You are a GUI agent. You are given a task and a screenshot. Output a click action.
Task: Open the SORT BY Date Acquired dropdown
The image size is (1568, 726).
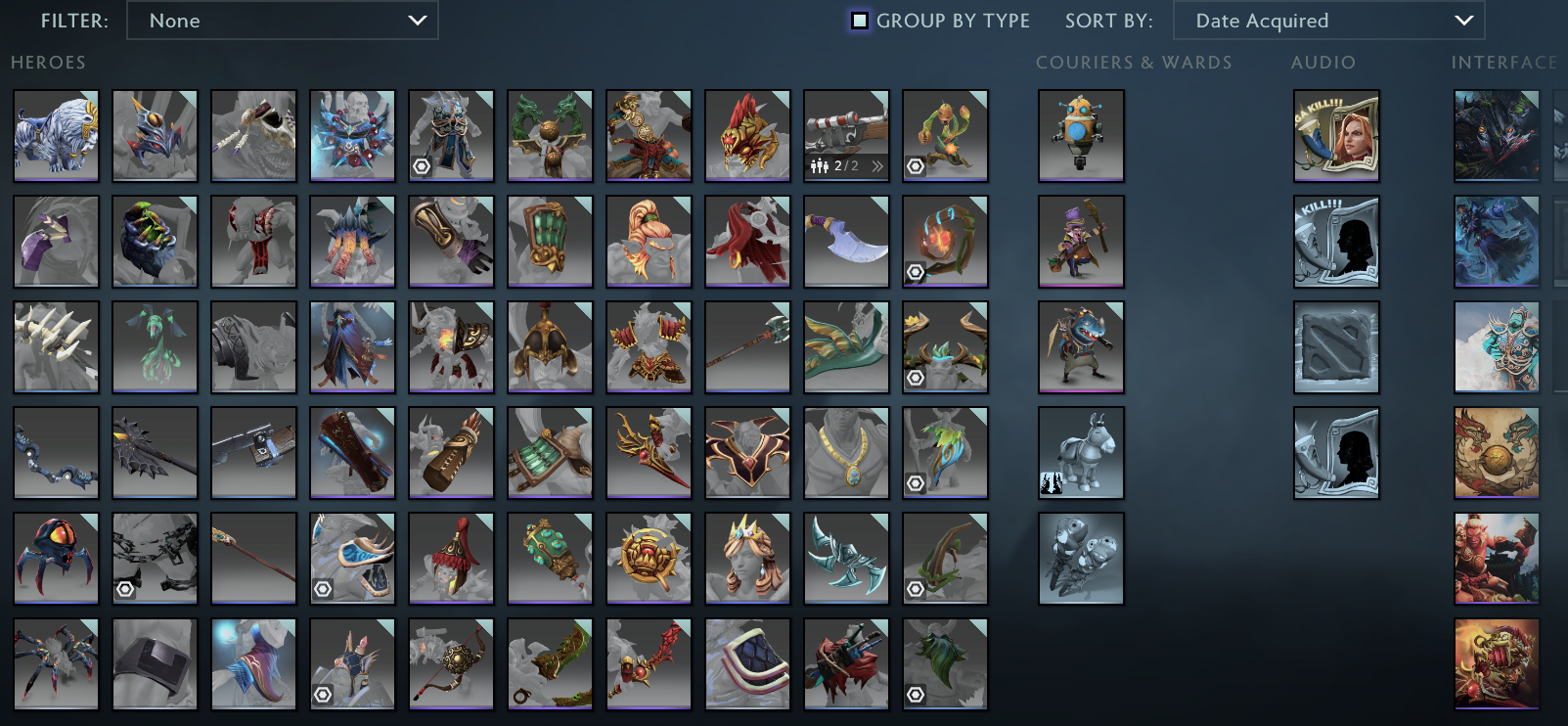coord(1329,21)
